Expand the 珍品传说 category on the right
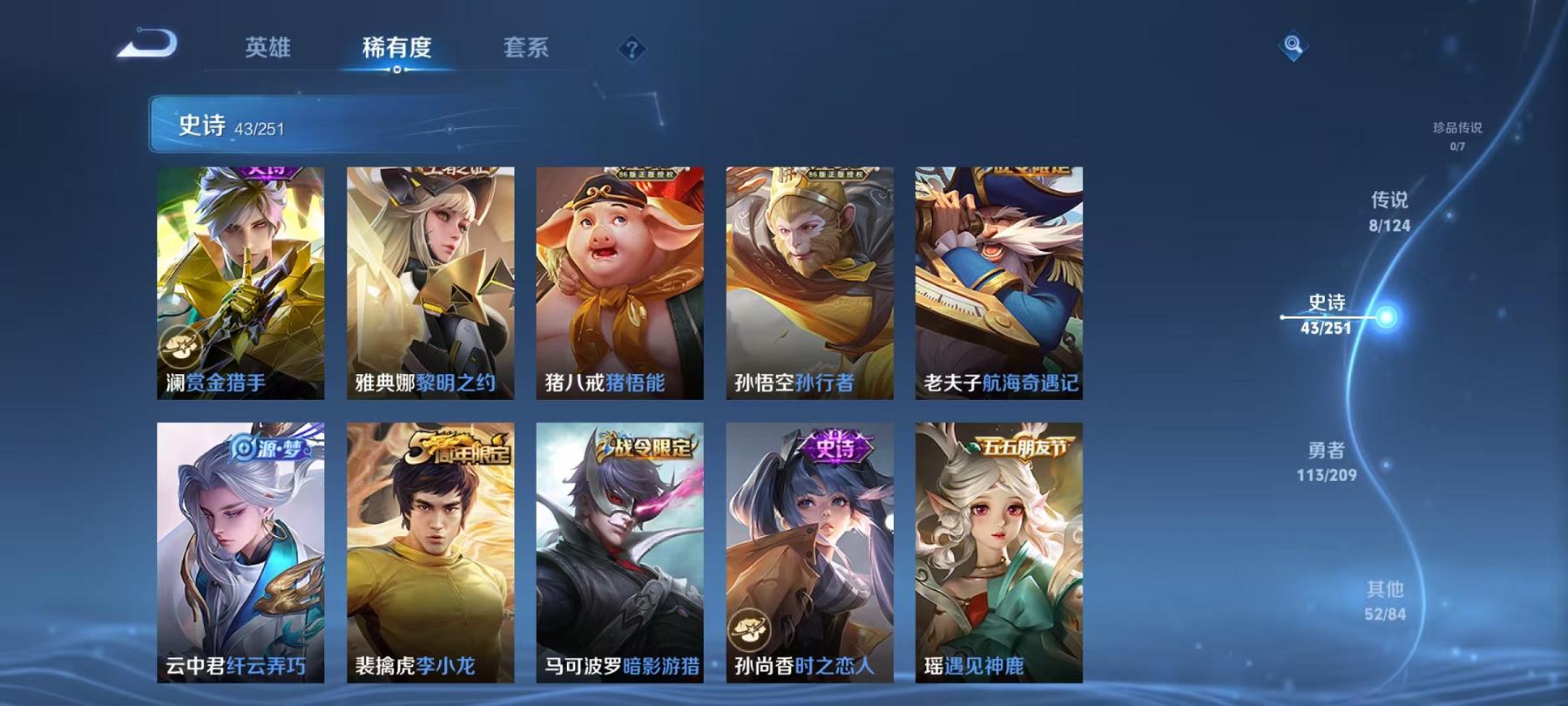 1456,131
